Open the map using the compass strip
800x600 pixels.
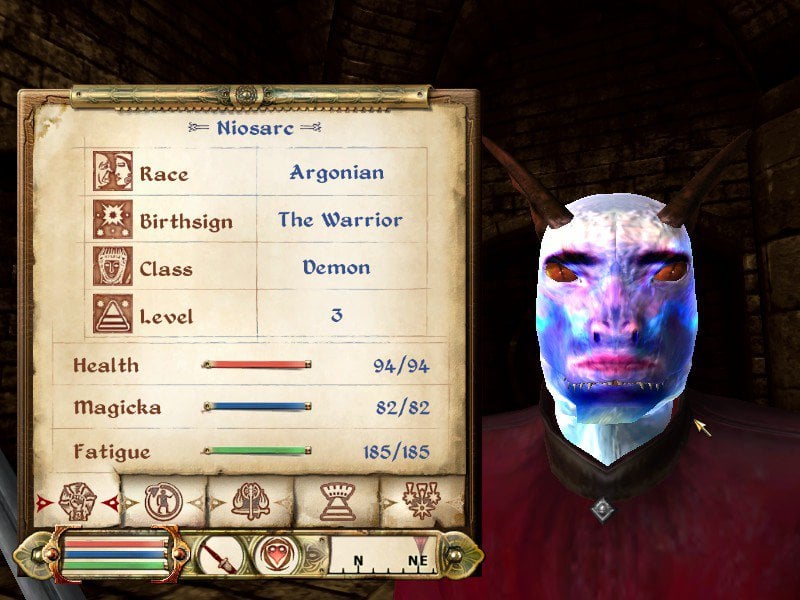click(385, 555)
